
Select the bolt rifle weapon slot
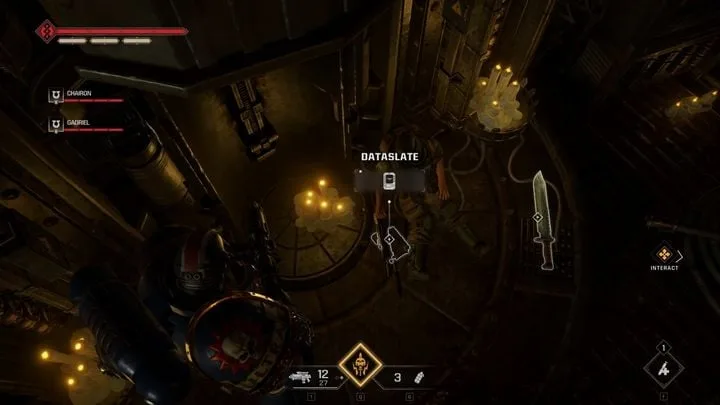click(300, 378)
